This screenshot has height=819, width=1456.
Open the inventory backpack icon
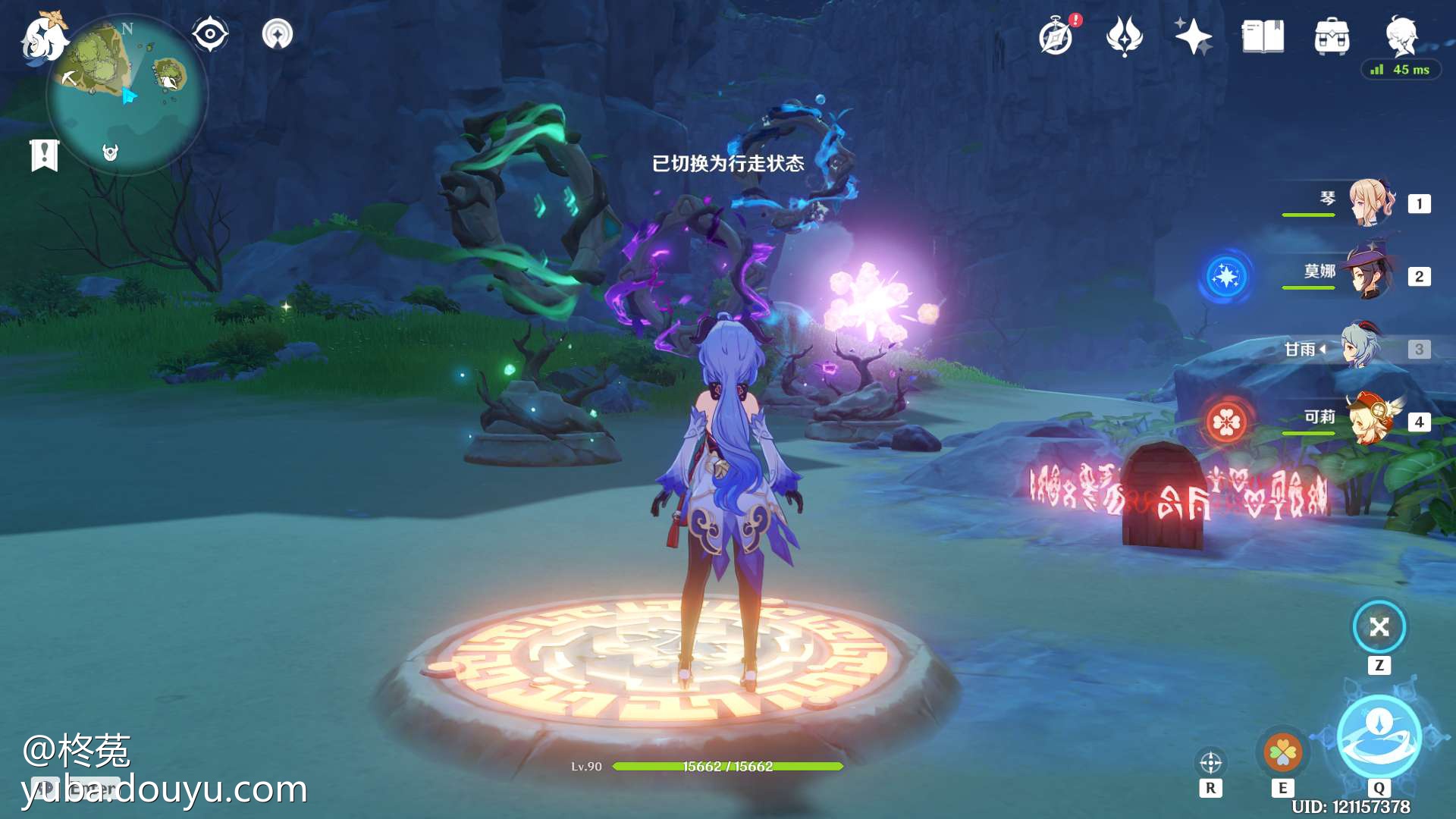pyautogui.click(x=1332, y=36)
